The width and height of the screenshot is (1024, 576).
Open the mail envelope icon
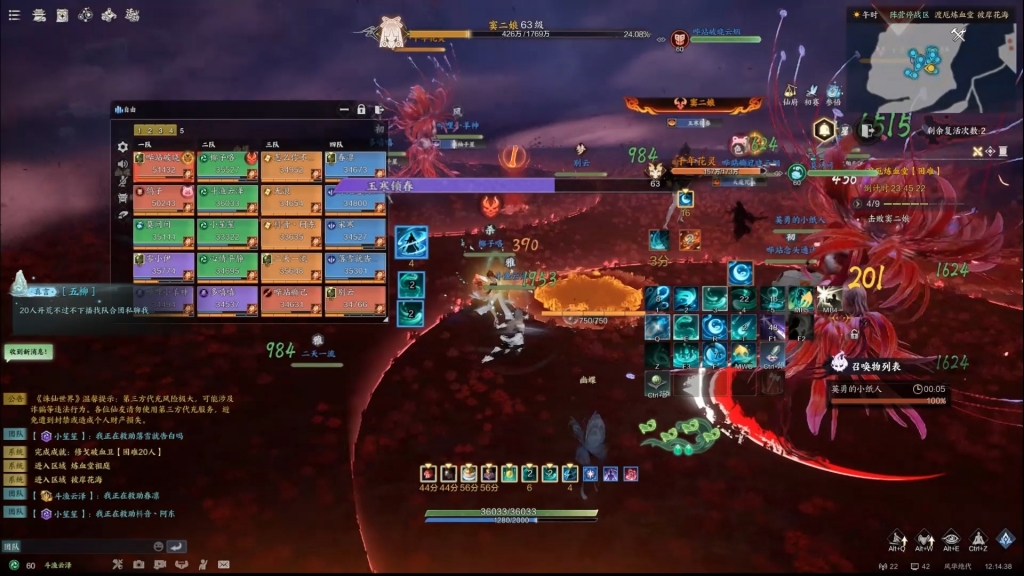point(224,565)
